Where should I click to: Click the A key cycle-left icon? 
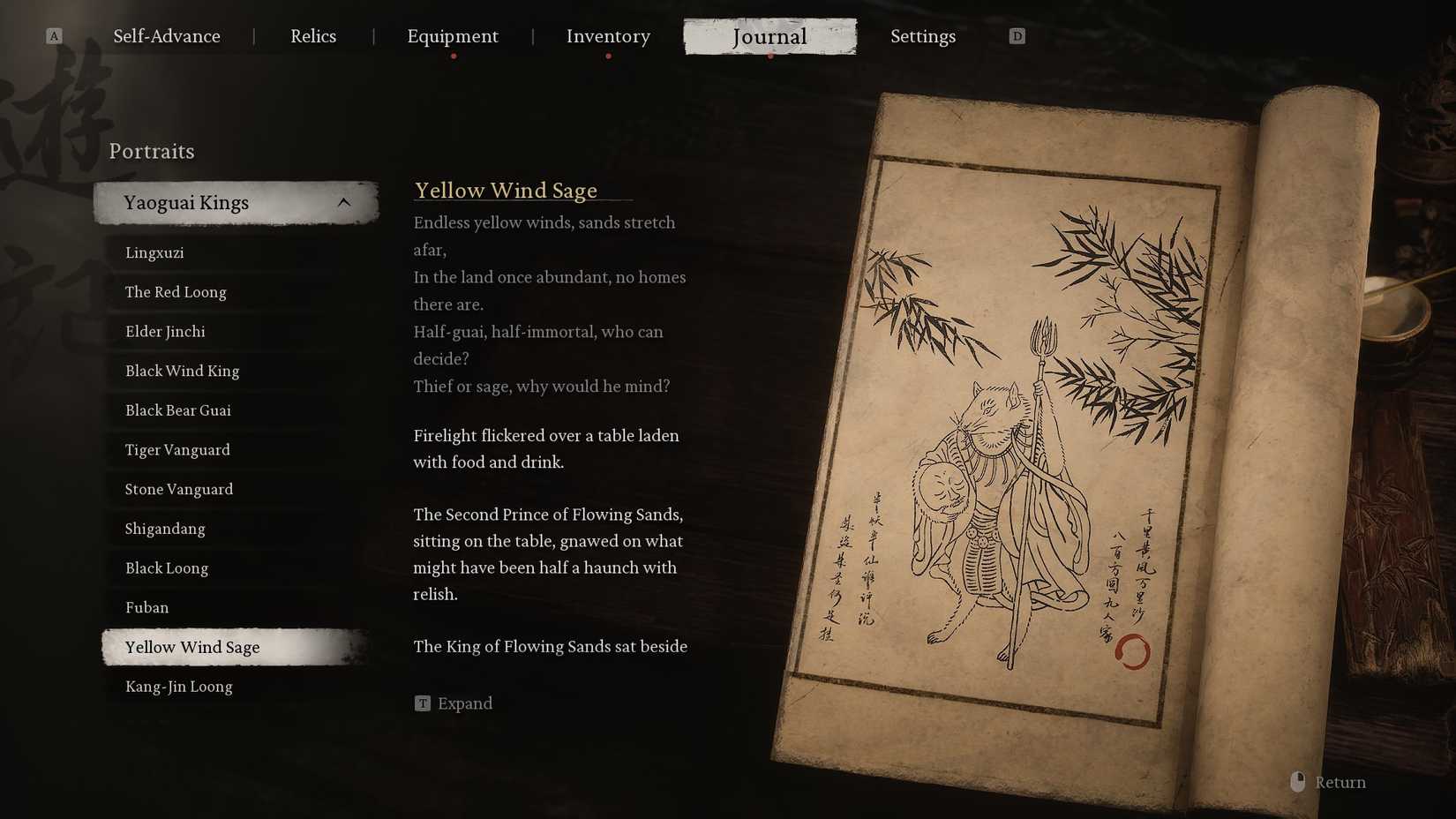(x=54, y=36)
